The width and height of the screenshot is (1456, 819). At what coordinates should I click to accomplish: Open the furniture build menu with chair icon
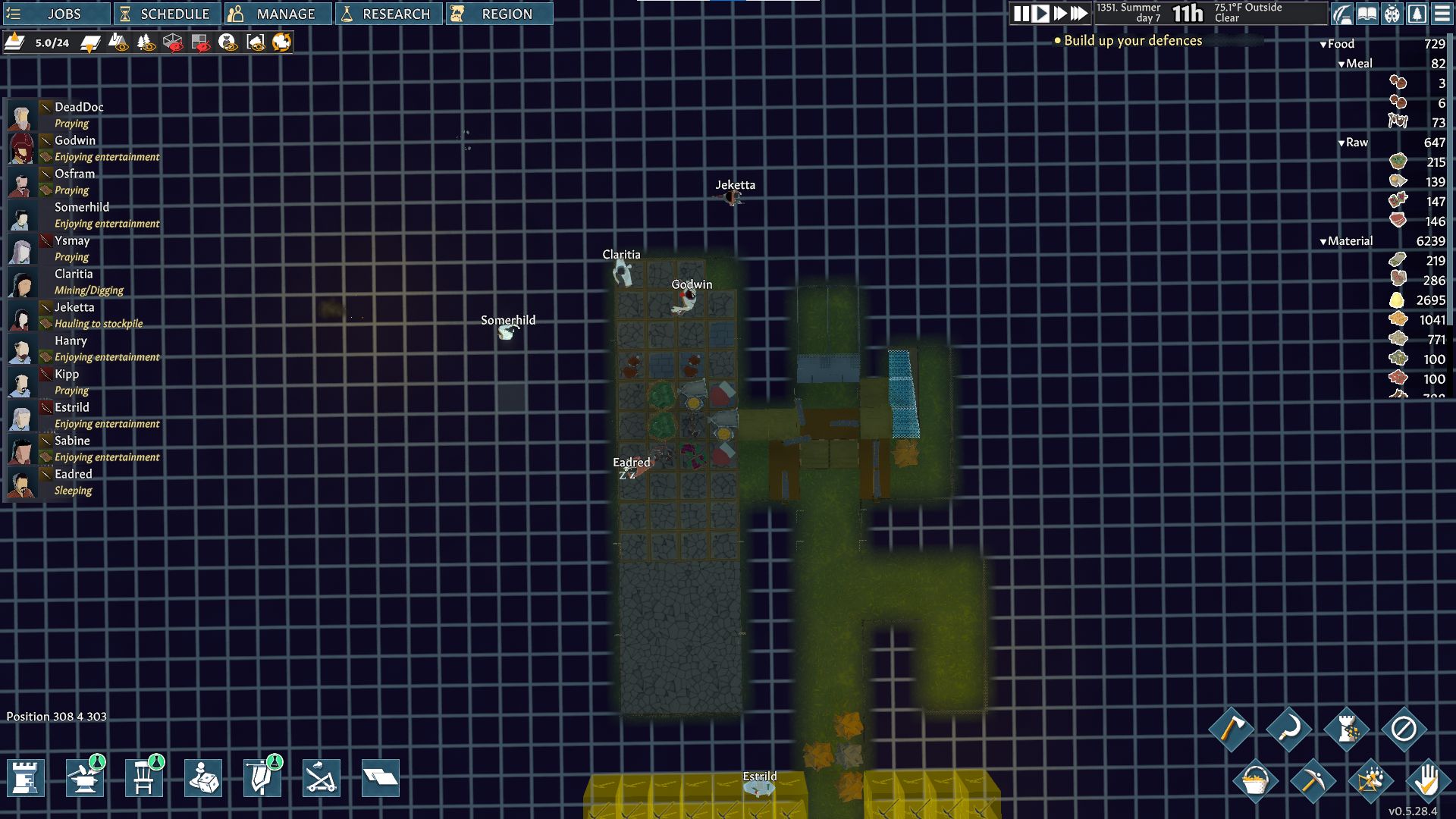point(144,778)
